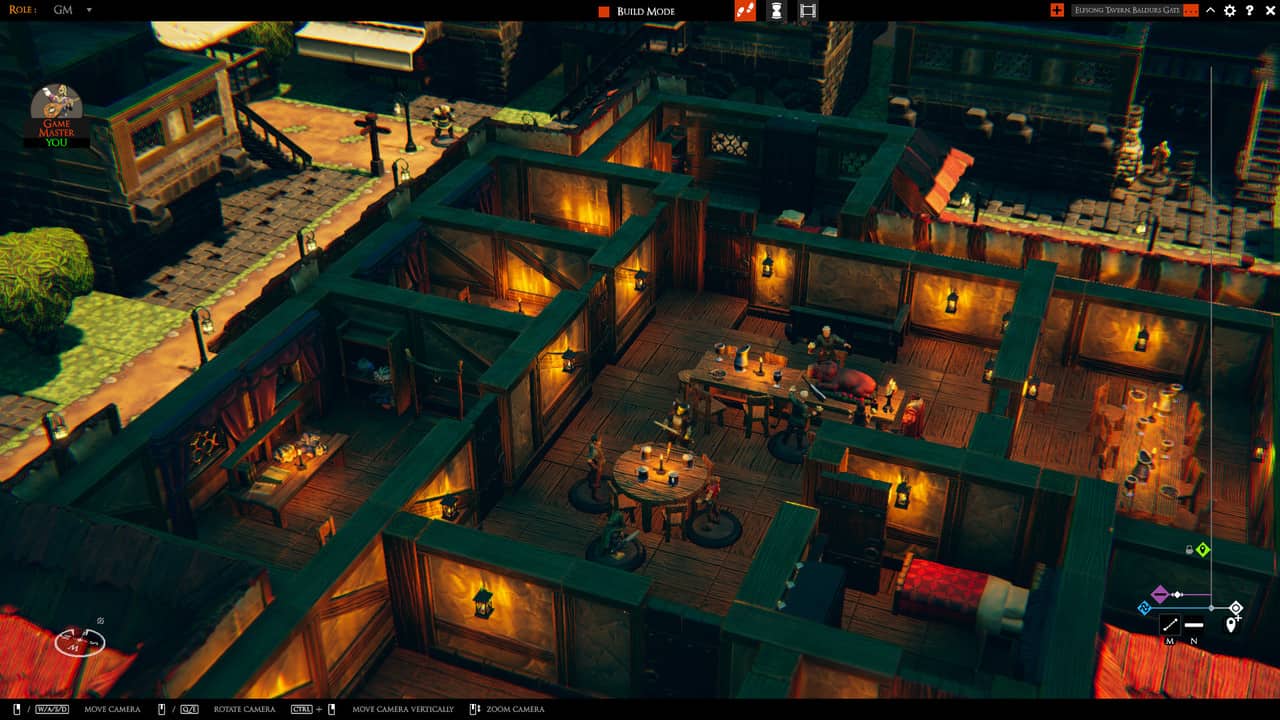The image size is (1280, 720).
Task: Toggle the lock next to the green marker
Action: coord(1189,550)
